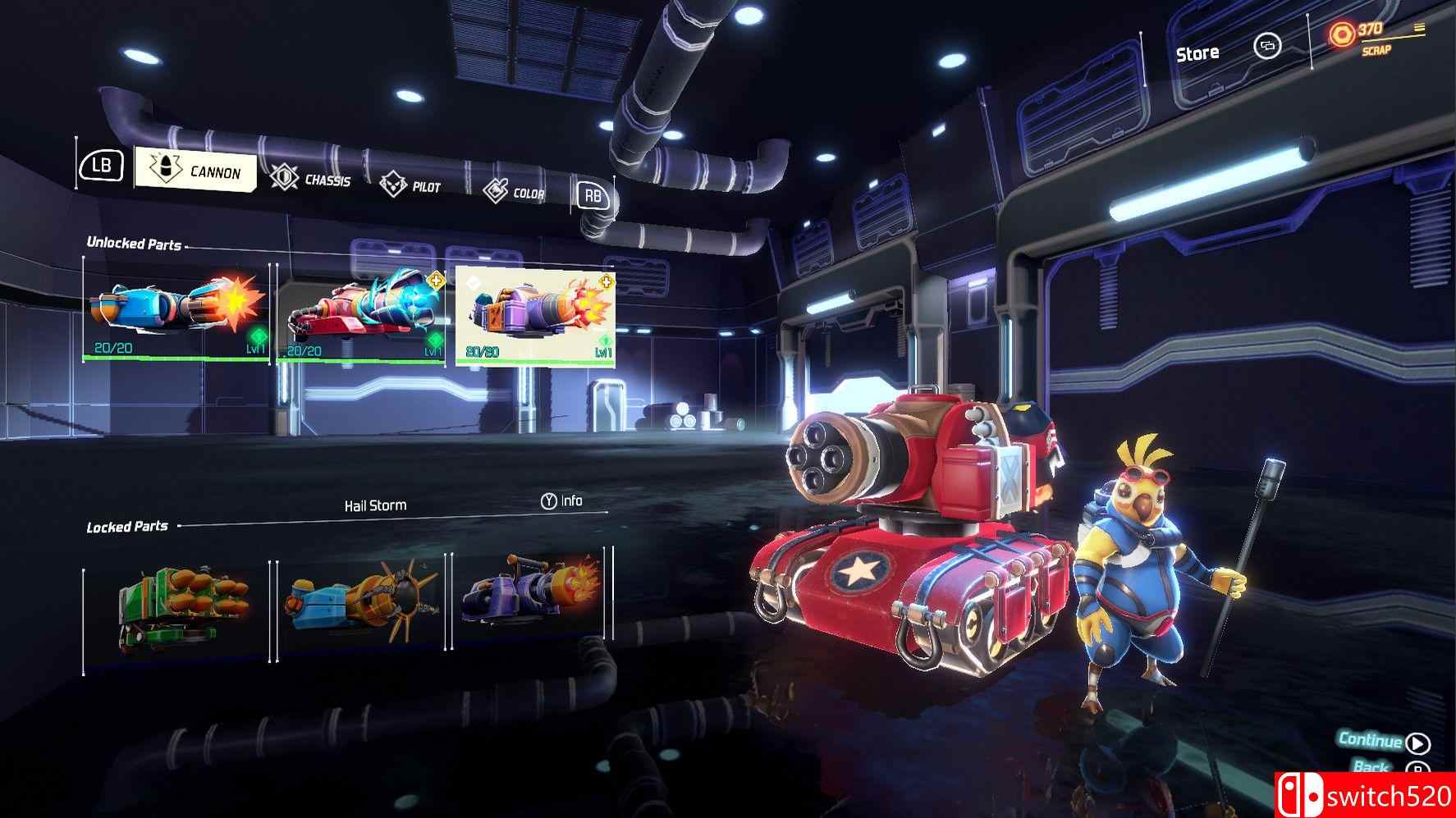Switch to the Cannon tab
The image size is (1456, 818).
coord(195,170)
